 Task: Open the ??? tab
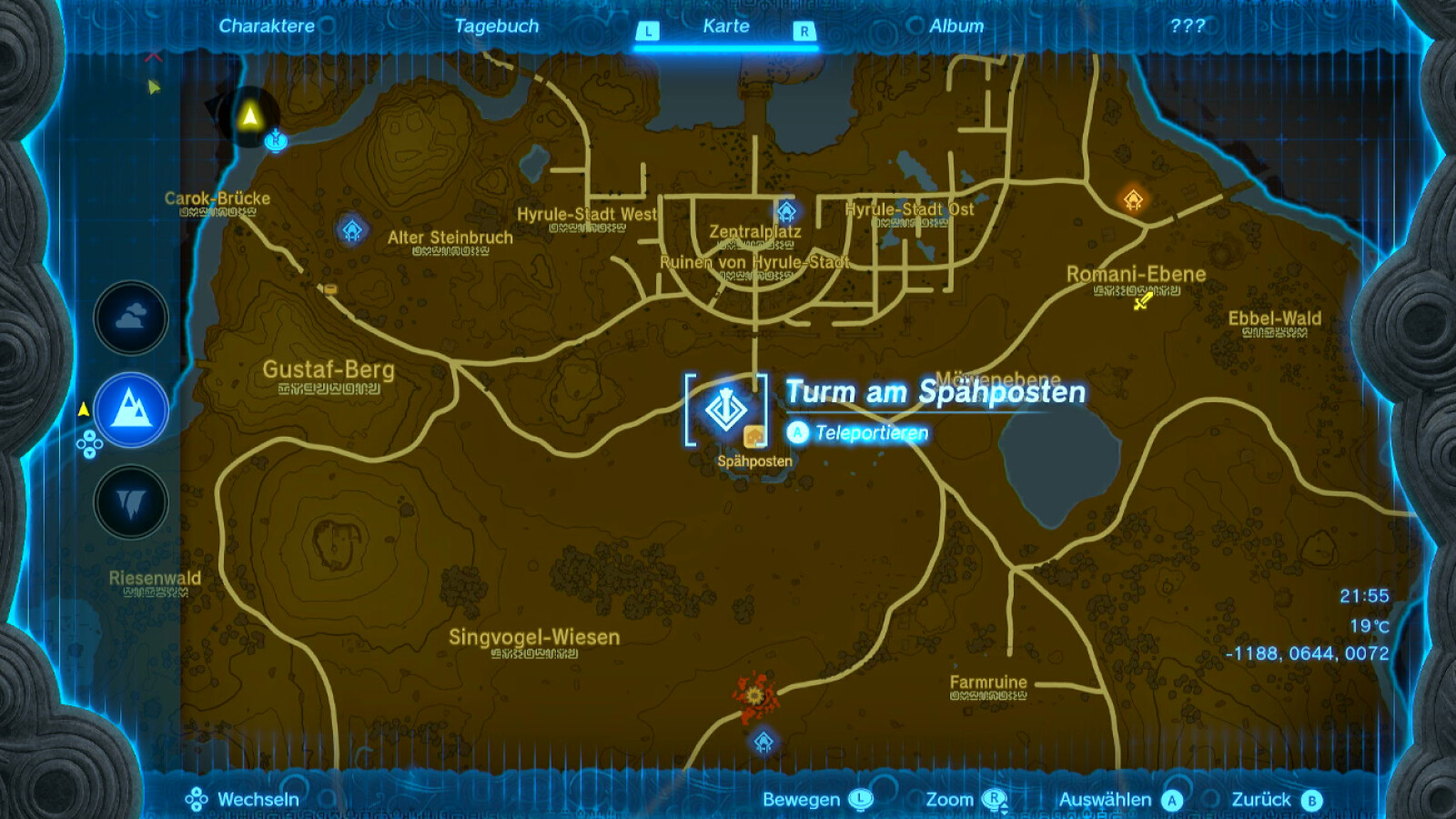(x=1187, y=25)
